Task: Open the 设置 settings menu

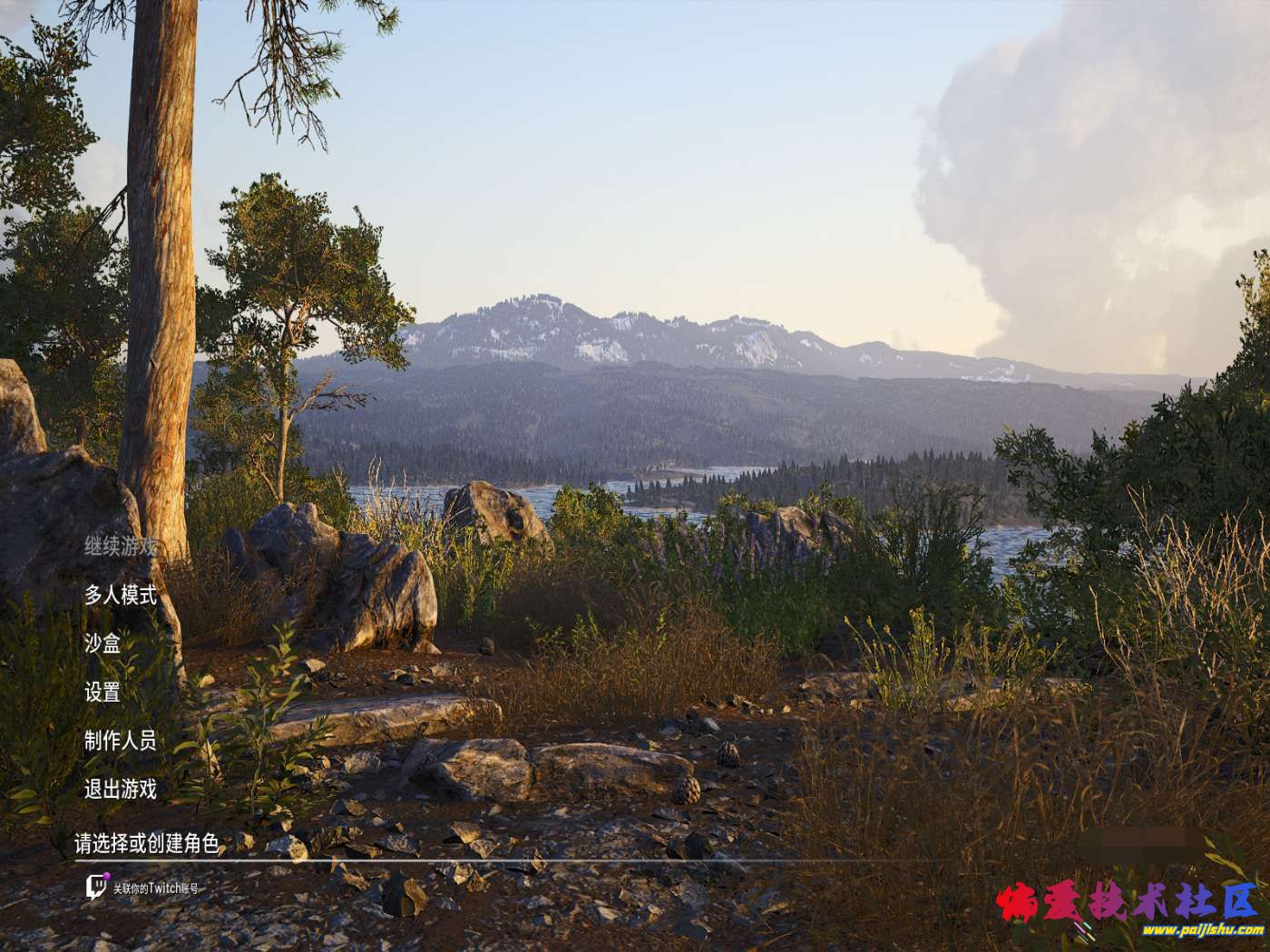Action: click(x=103, y=693)
